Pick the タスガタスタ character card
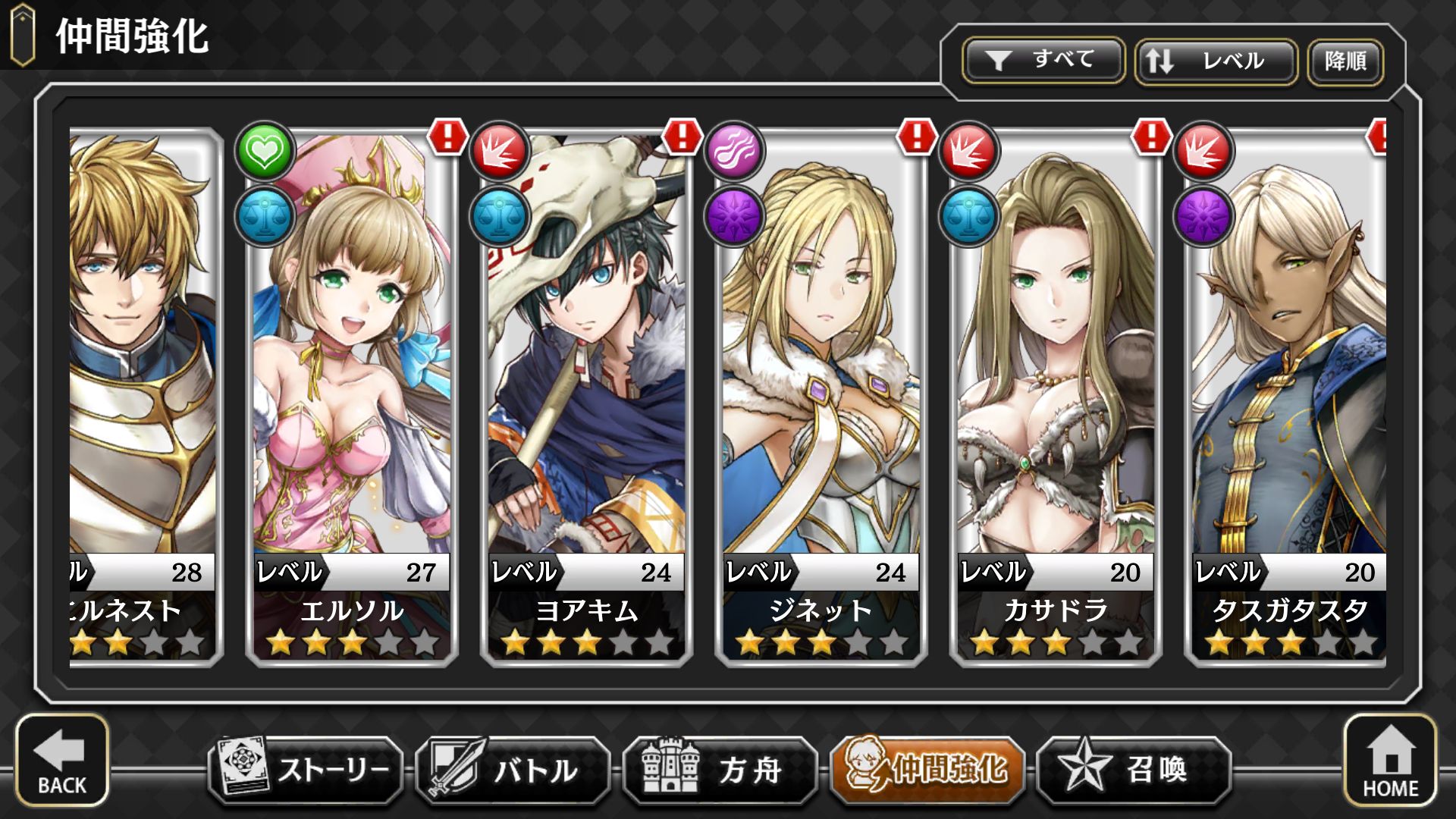1456x819 pixels. point(1288,394)
